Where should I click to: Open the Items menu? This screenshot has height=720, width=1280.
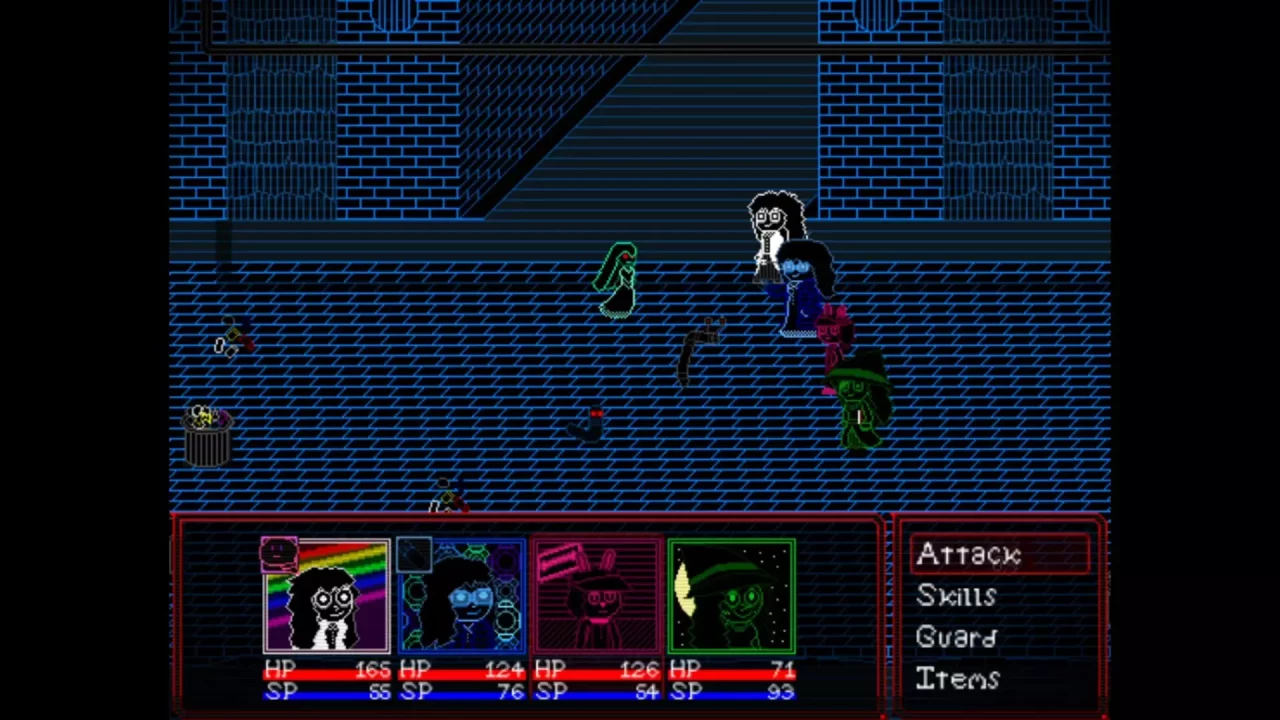[x=957, y=679]
